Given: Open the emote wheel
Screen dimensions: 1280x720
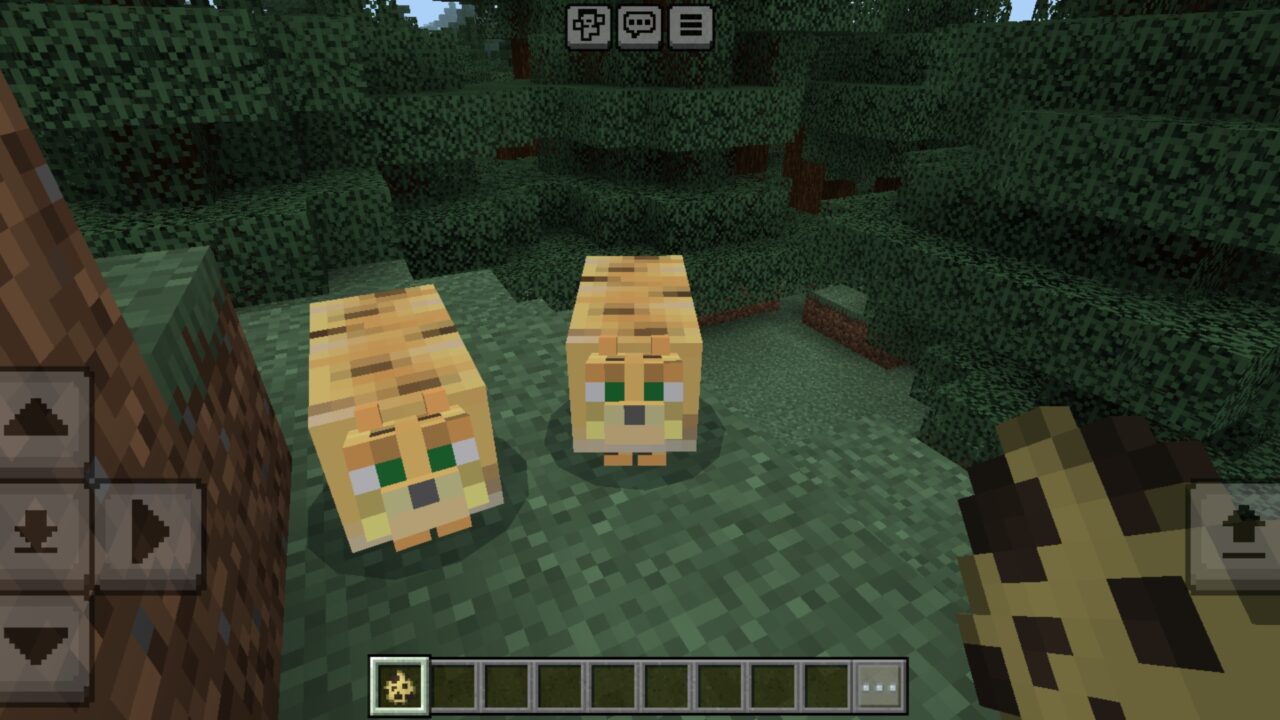Looking at the screenshot, I should pos(590,27).
